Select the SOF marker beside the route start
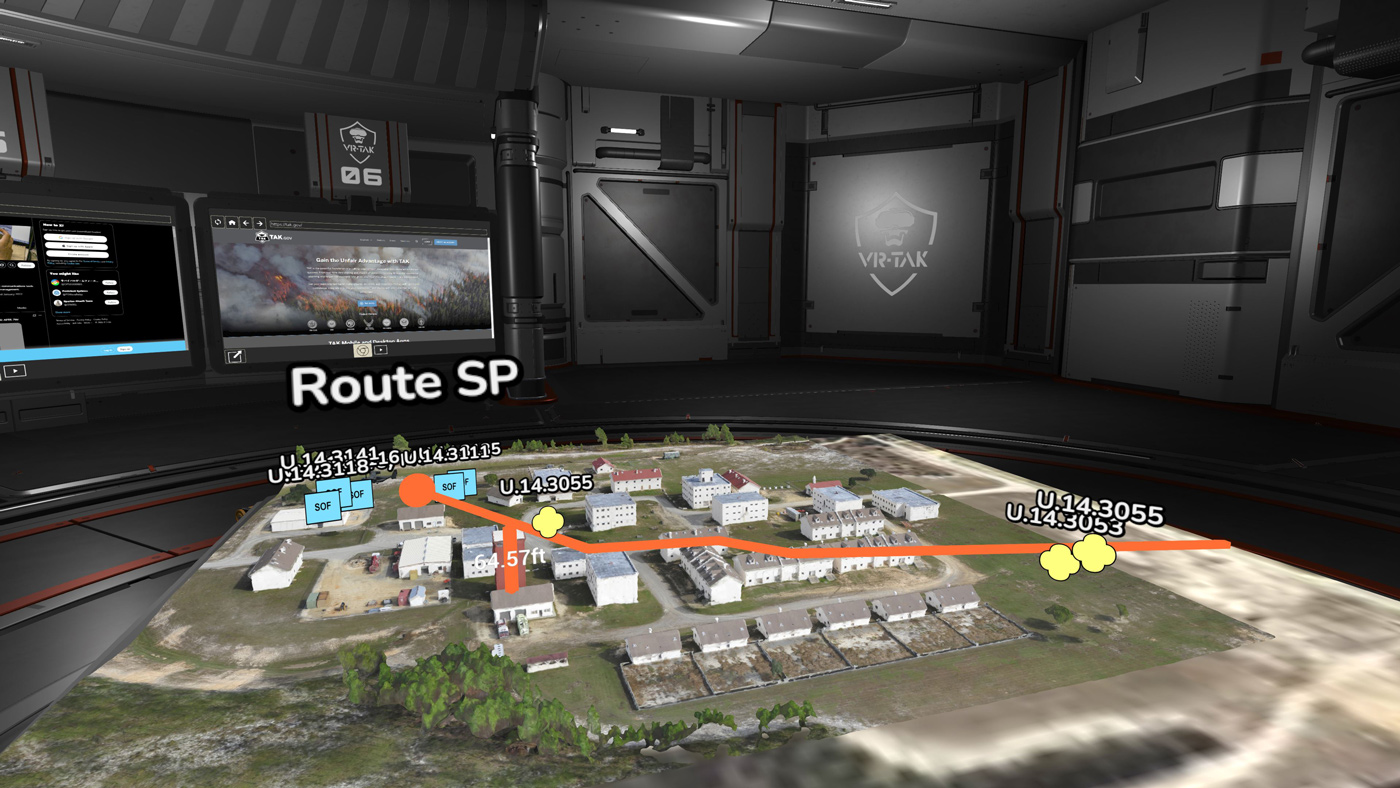Screen dimensions: 1400x788 point(449,487)
